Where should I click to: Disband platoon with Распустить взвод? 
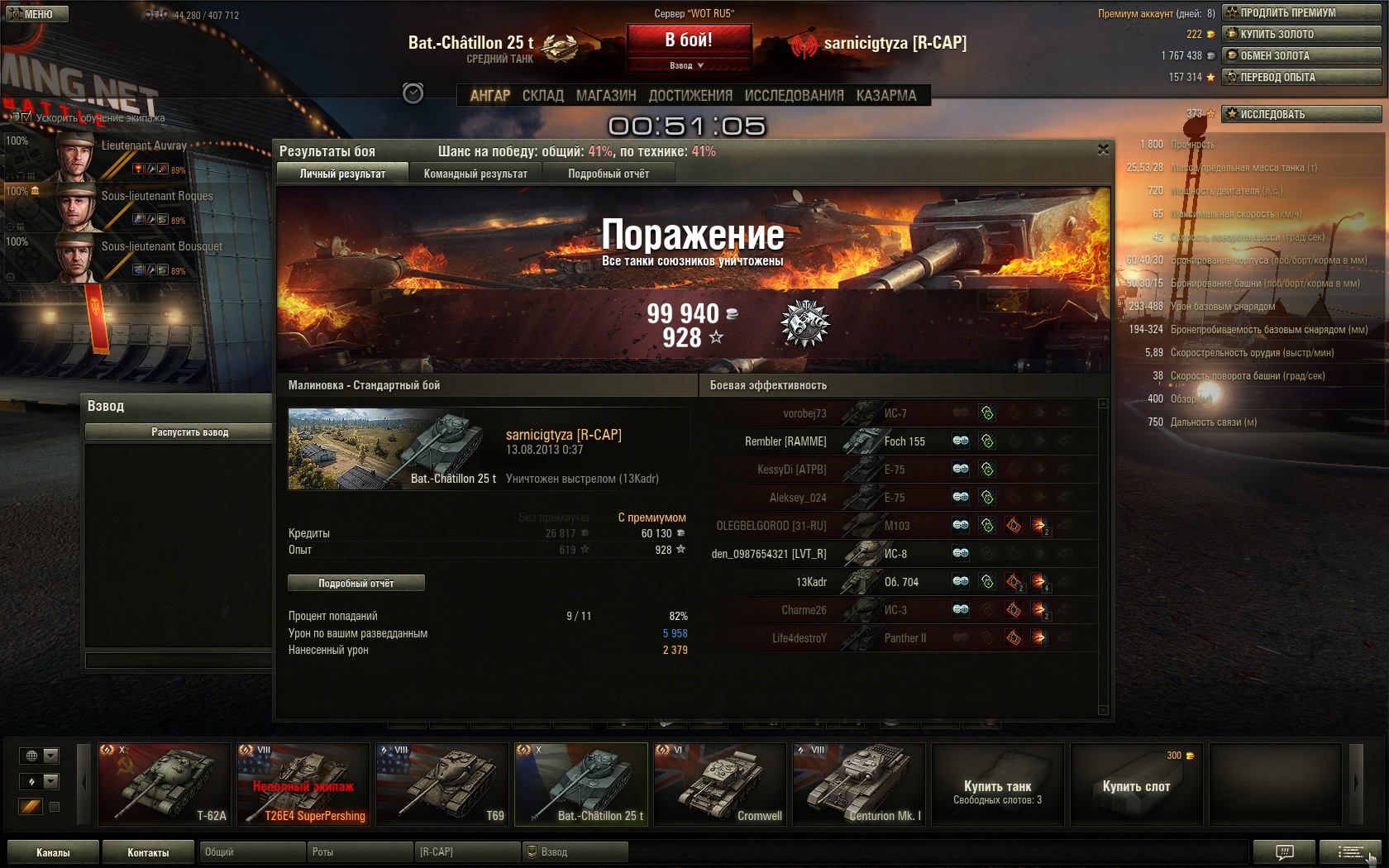click(189, 432)
